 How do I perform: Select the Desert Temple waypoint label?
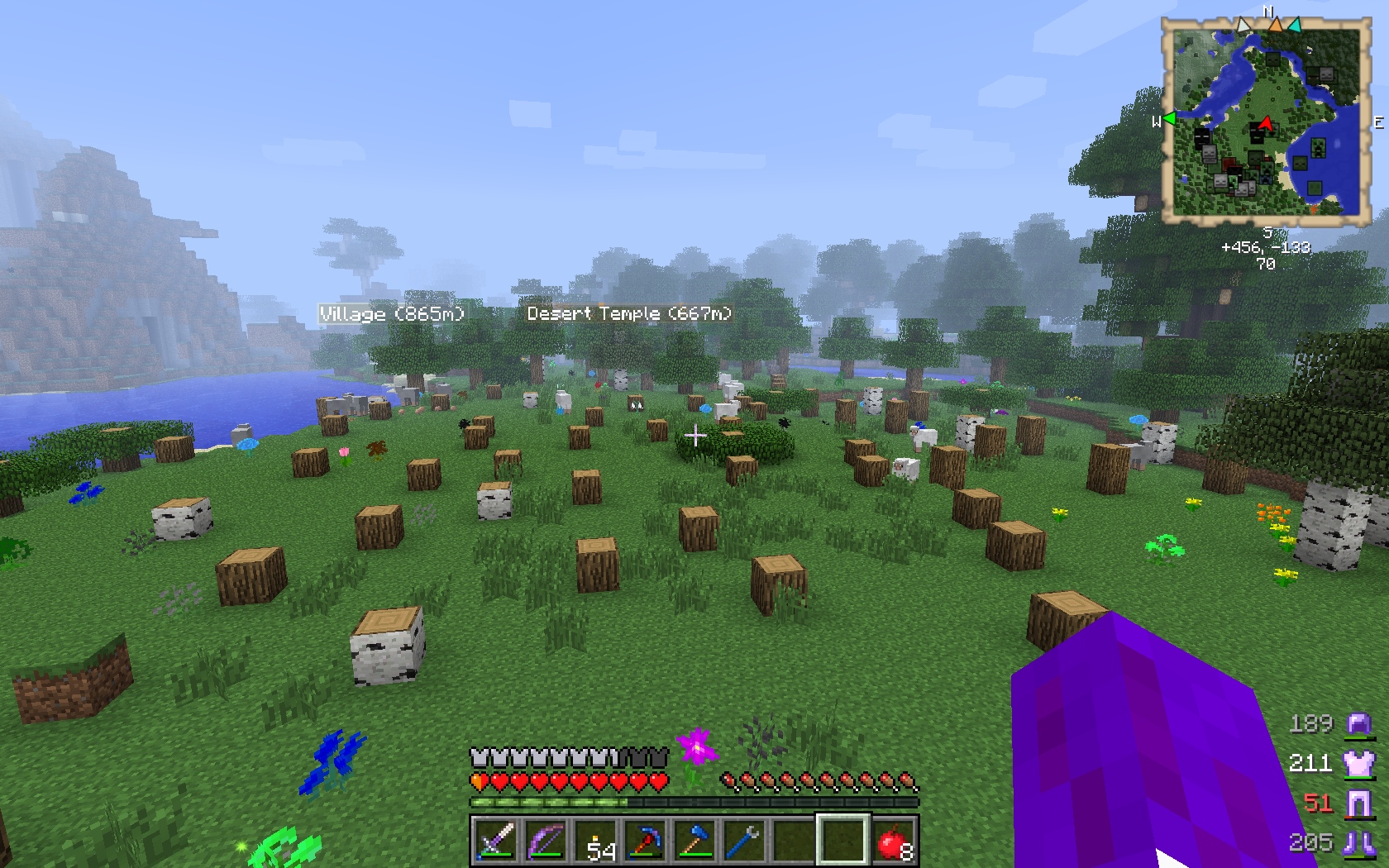[x=629, y=313]
